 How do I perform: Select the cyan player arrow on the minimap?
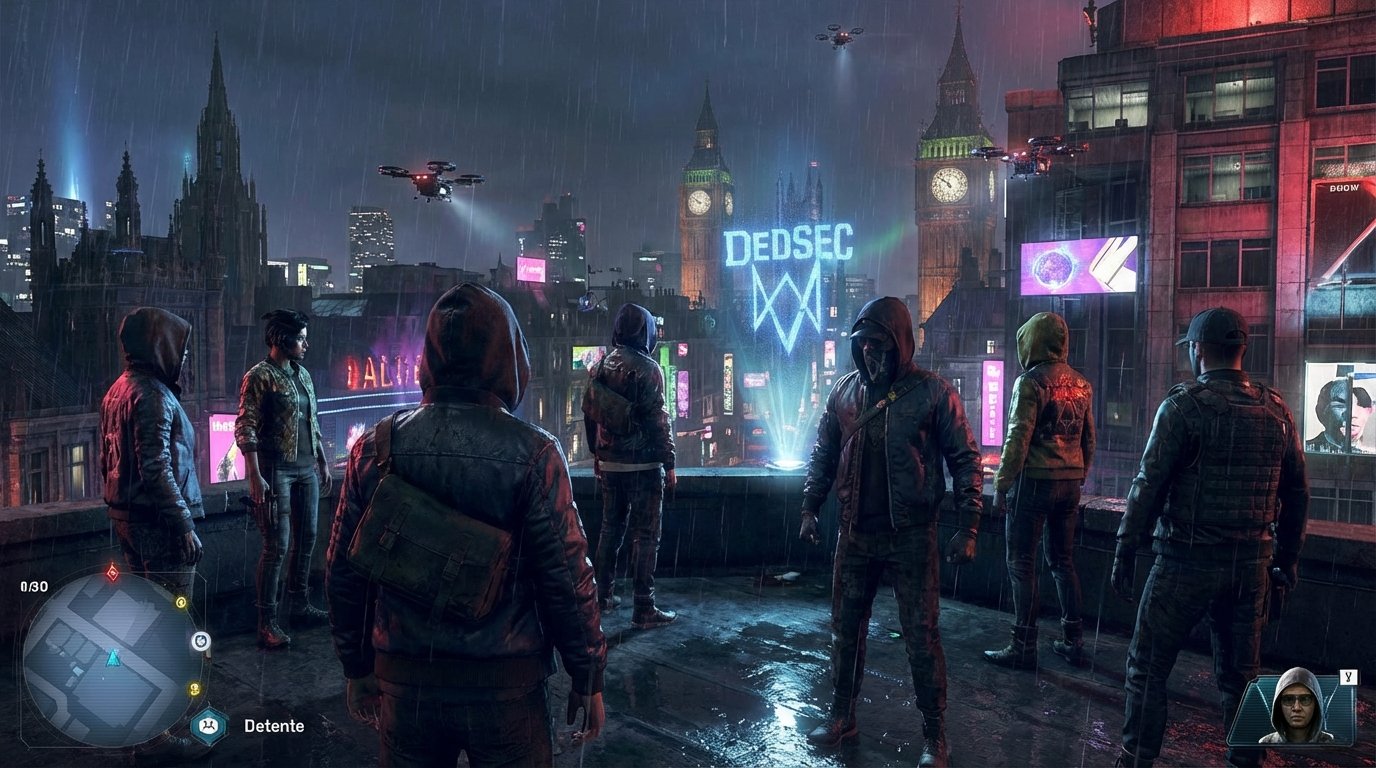[x=113, y=659]
